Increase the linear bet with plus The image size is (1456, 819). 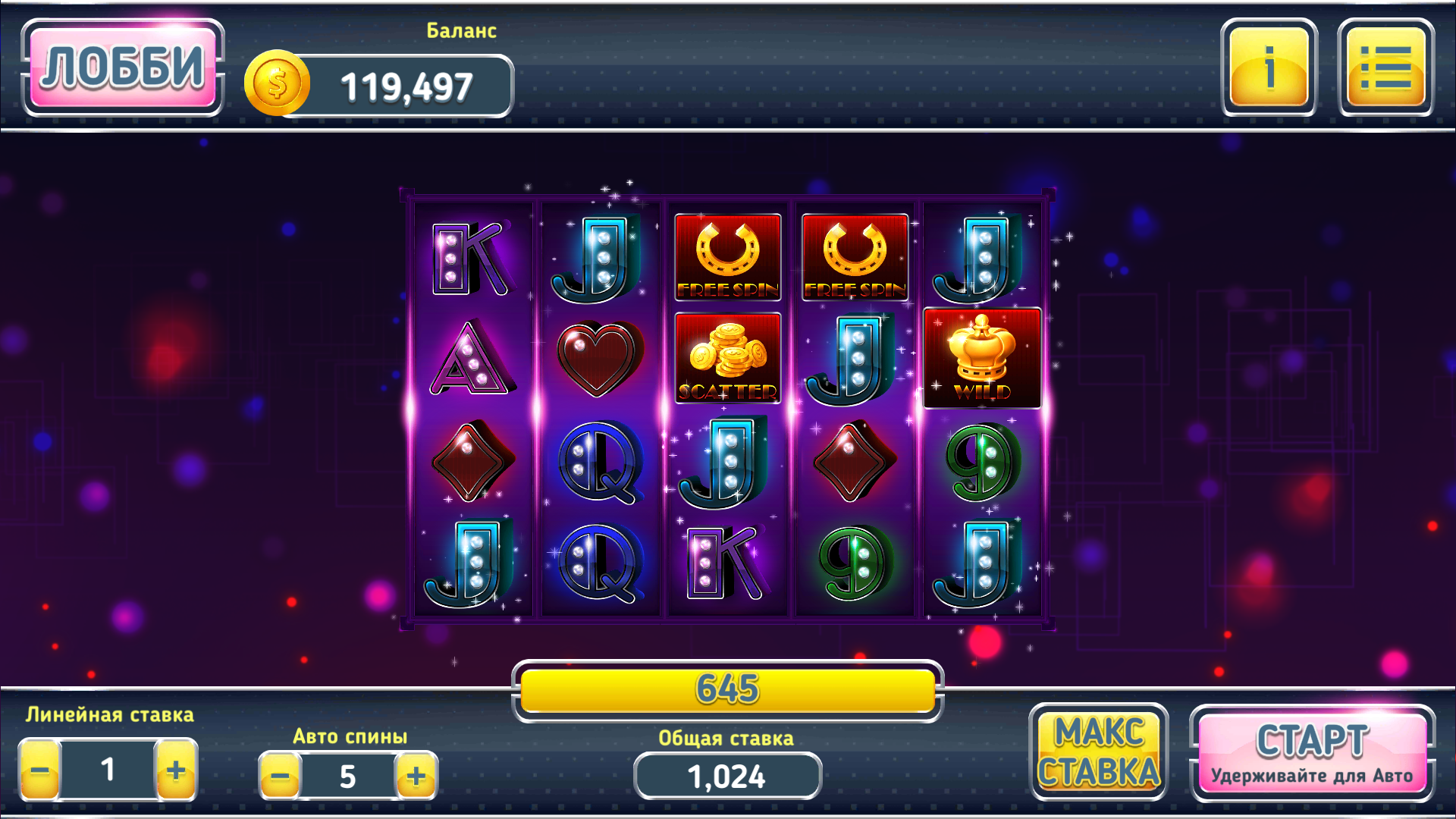(176, 771)
